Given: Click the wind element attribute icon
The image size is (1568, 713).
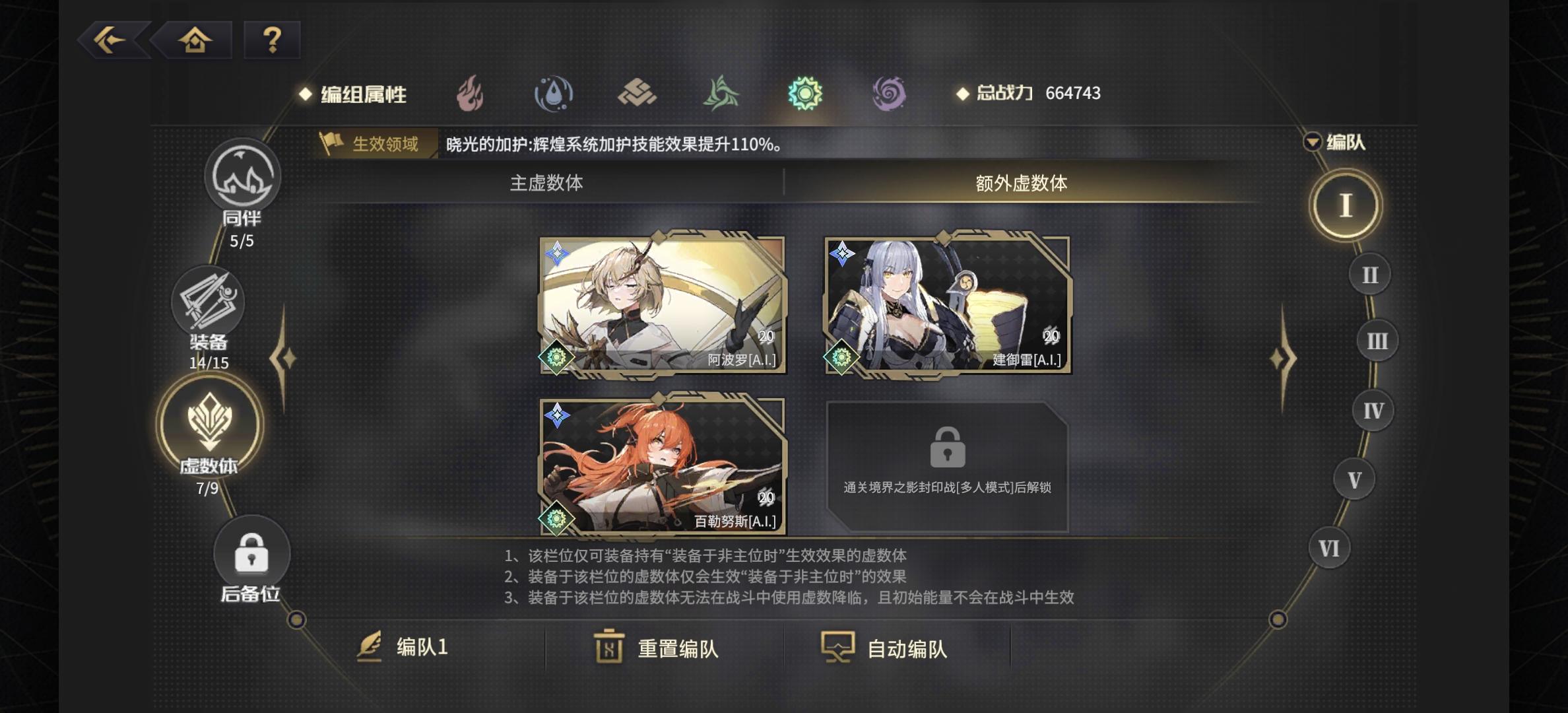Looking at the screenshot, I should 719,94.
